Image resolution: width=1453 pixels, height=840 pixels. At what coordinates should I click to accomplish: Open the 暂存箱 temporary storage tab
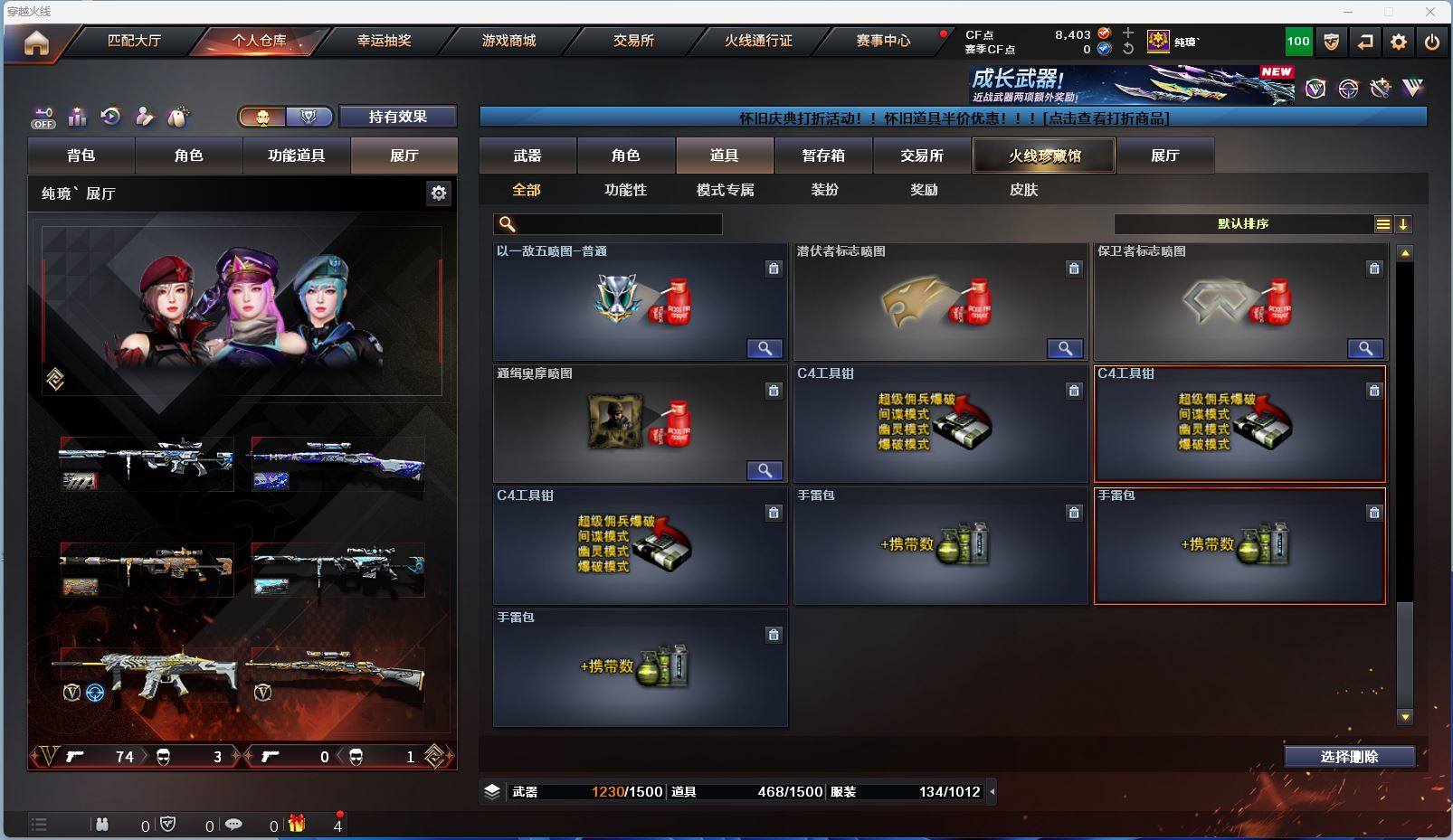tap(823, 156)
